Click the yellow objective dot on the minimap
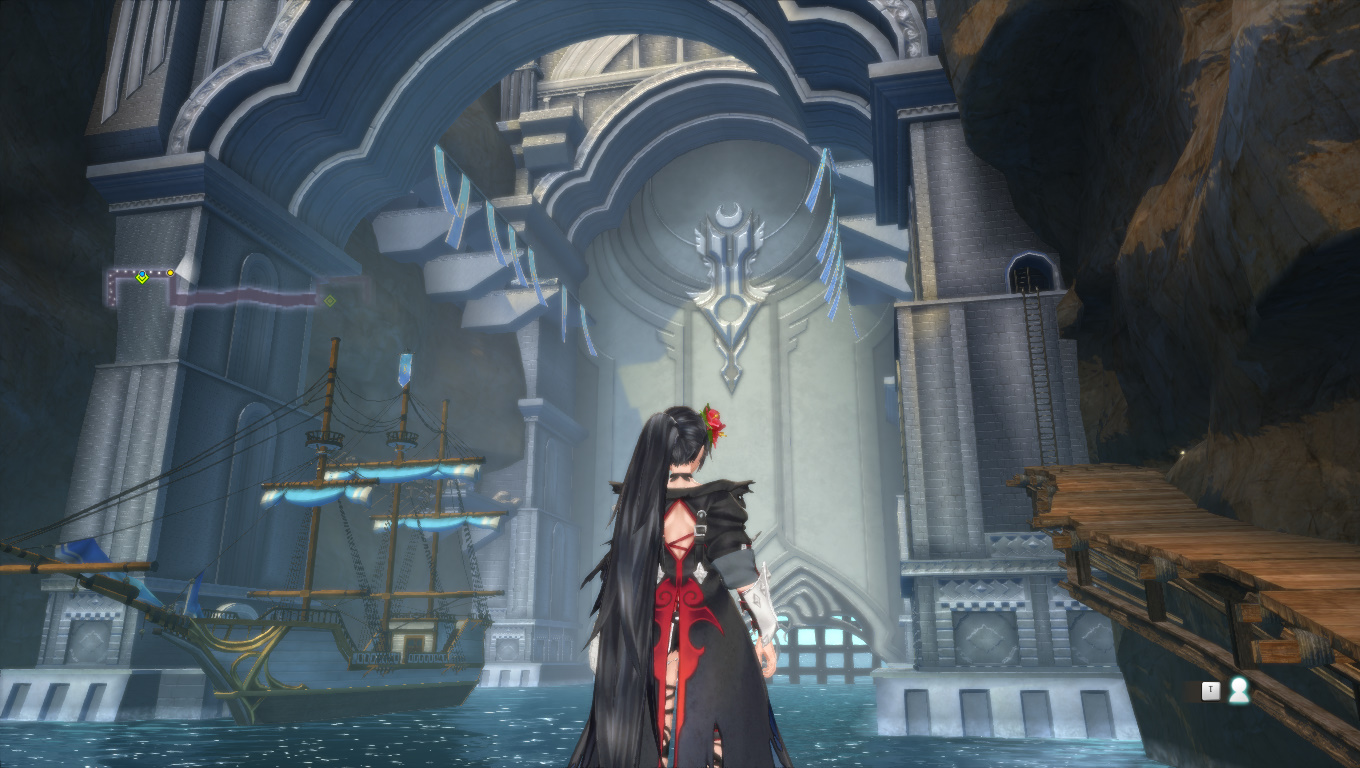 170,272
